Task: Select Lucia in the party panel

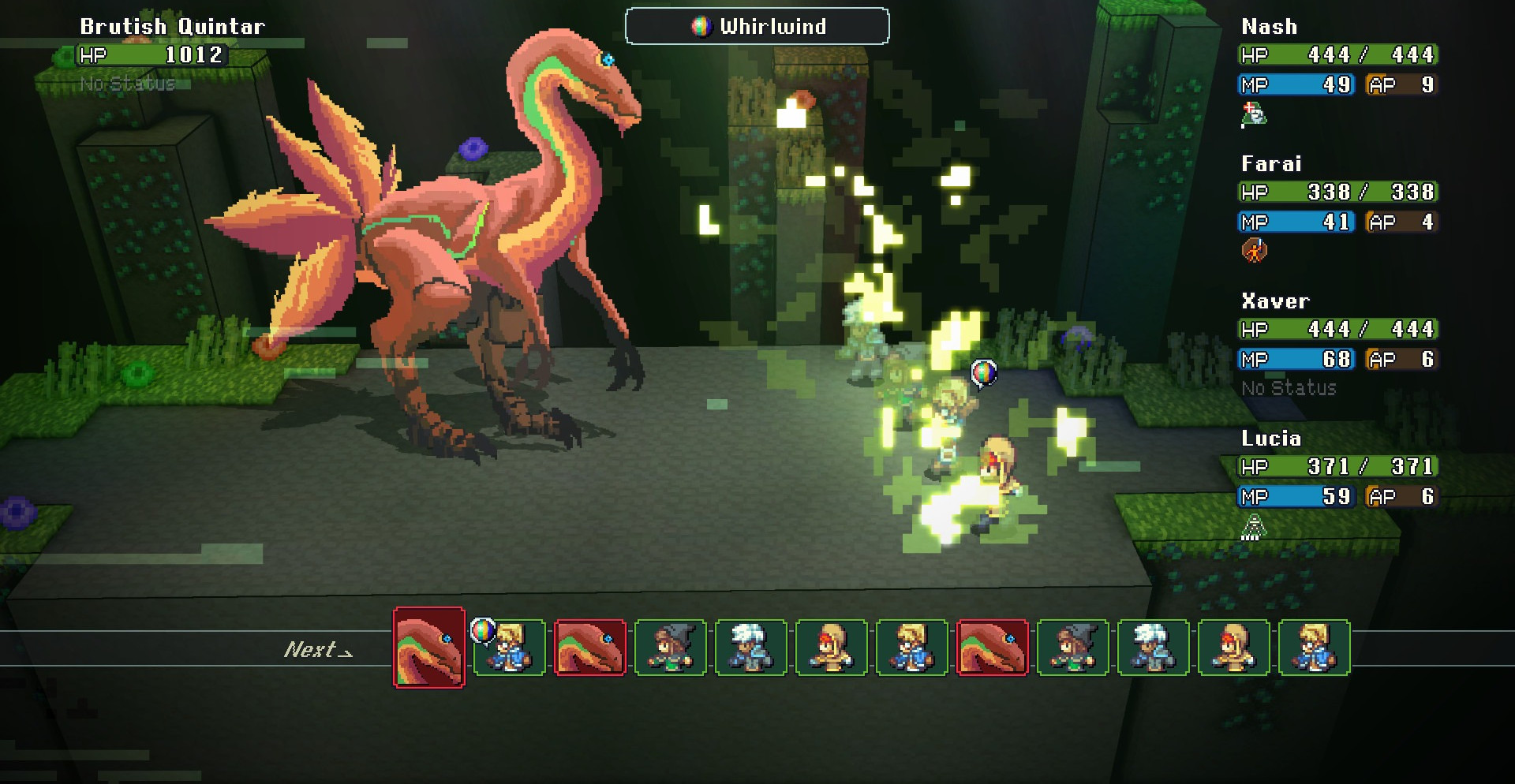Action: click(x=1271, y=439)
